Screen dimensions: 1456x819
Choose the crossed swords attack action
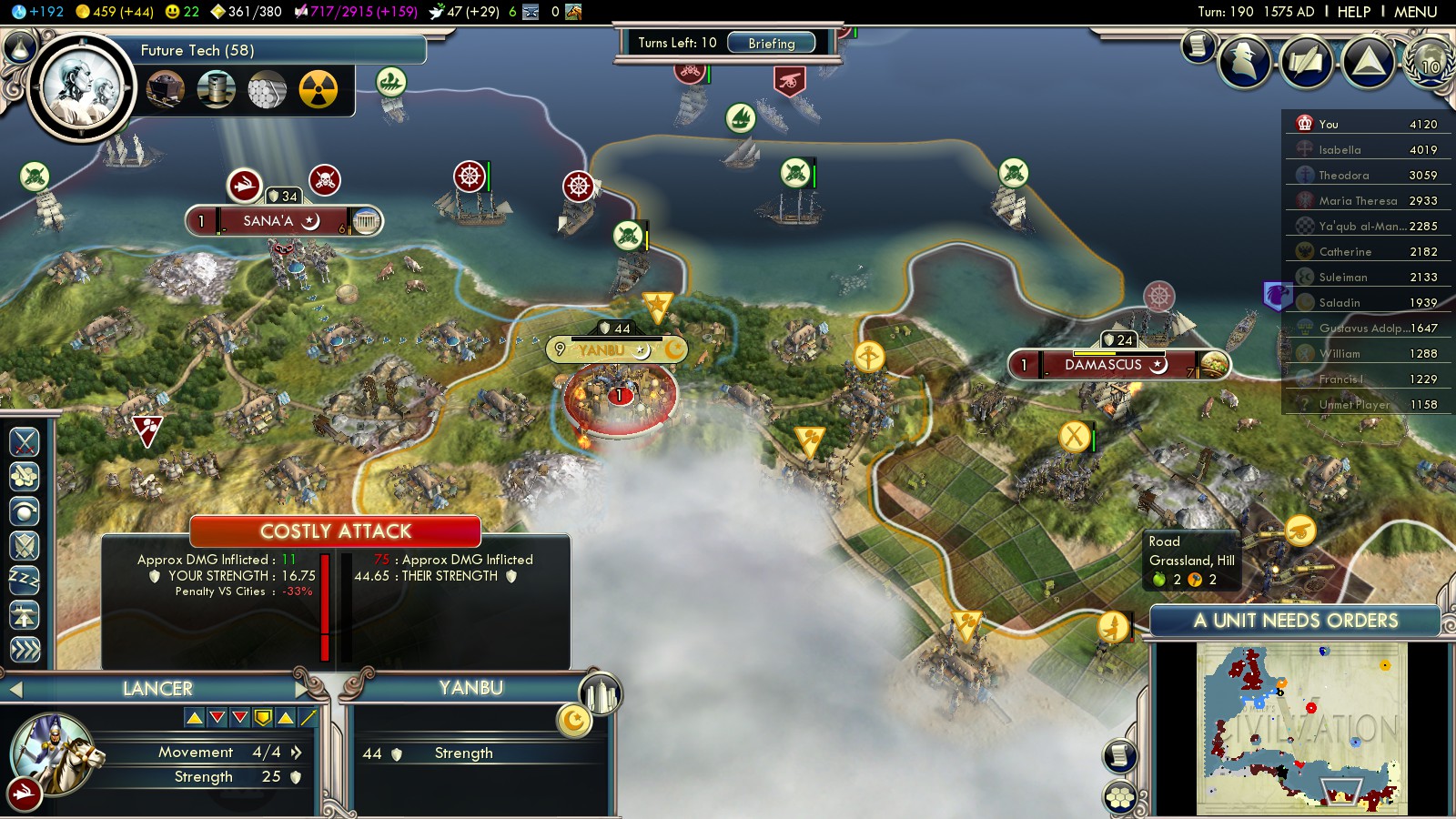point(25,442)
